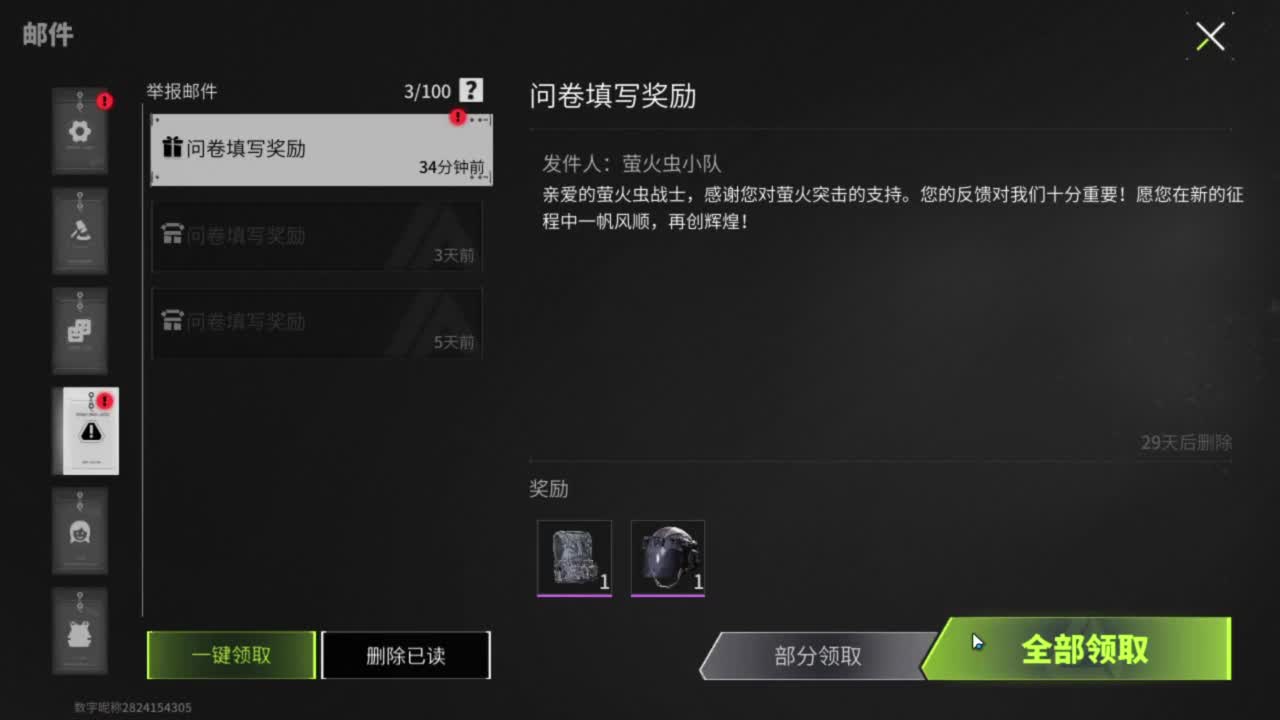
Task: Open the 问卷填写奖励 mail from 3天前
Action: tap(317, 235)
